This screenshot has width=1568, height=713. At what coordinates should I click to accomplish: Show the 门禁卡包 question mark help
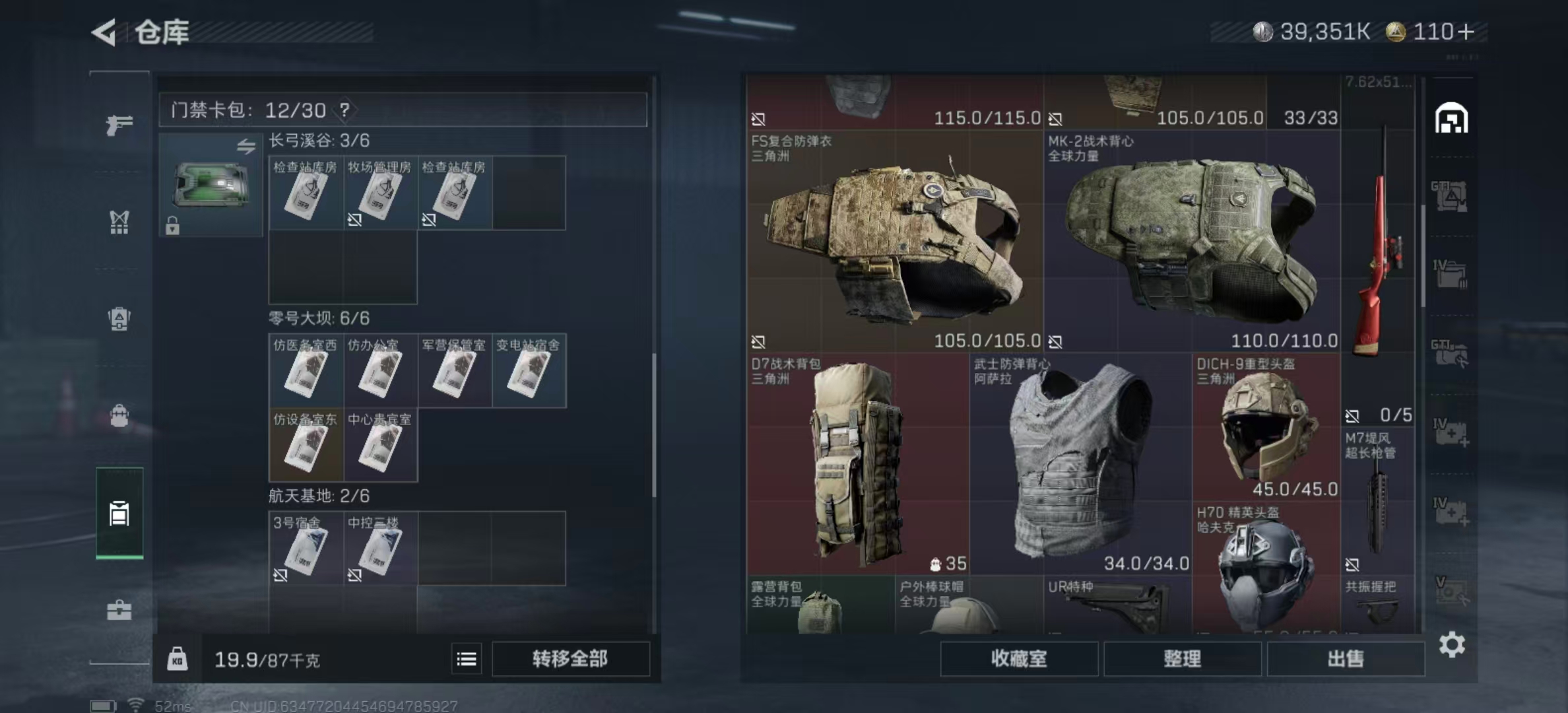[x=344, y=110]
